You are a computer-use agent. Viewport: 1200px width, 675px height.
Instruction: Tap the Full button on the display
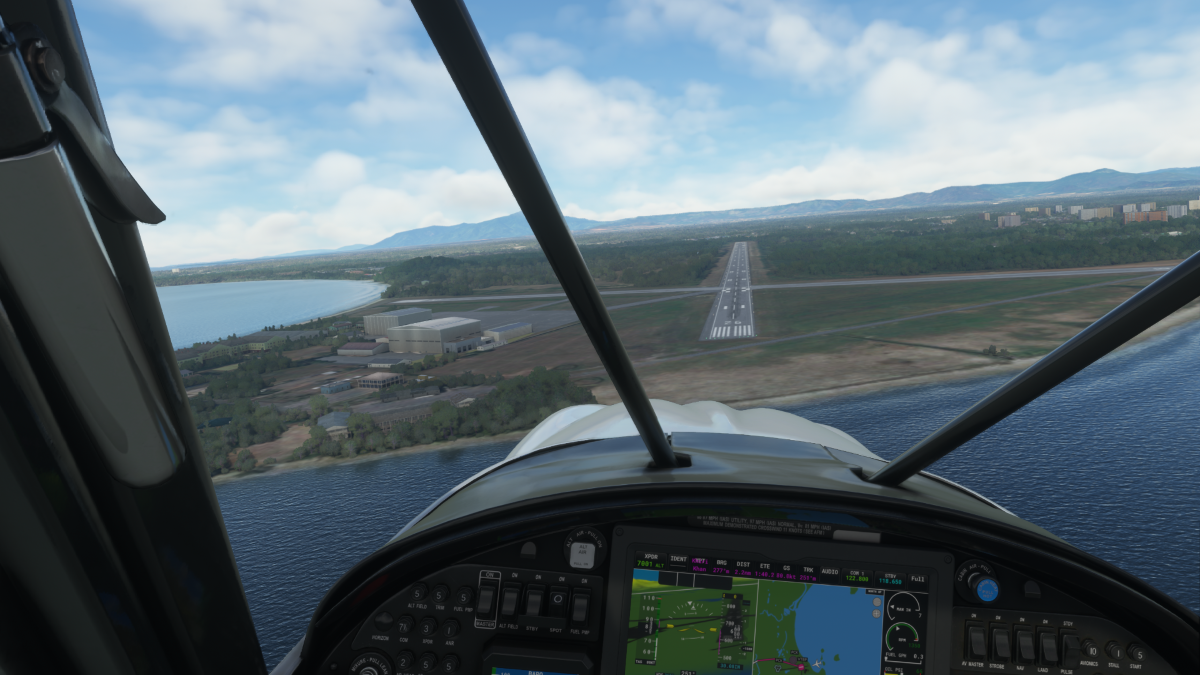917,580
